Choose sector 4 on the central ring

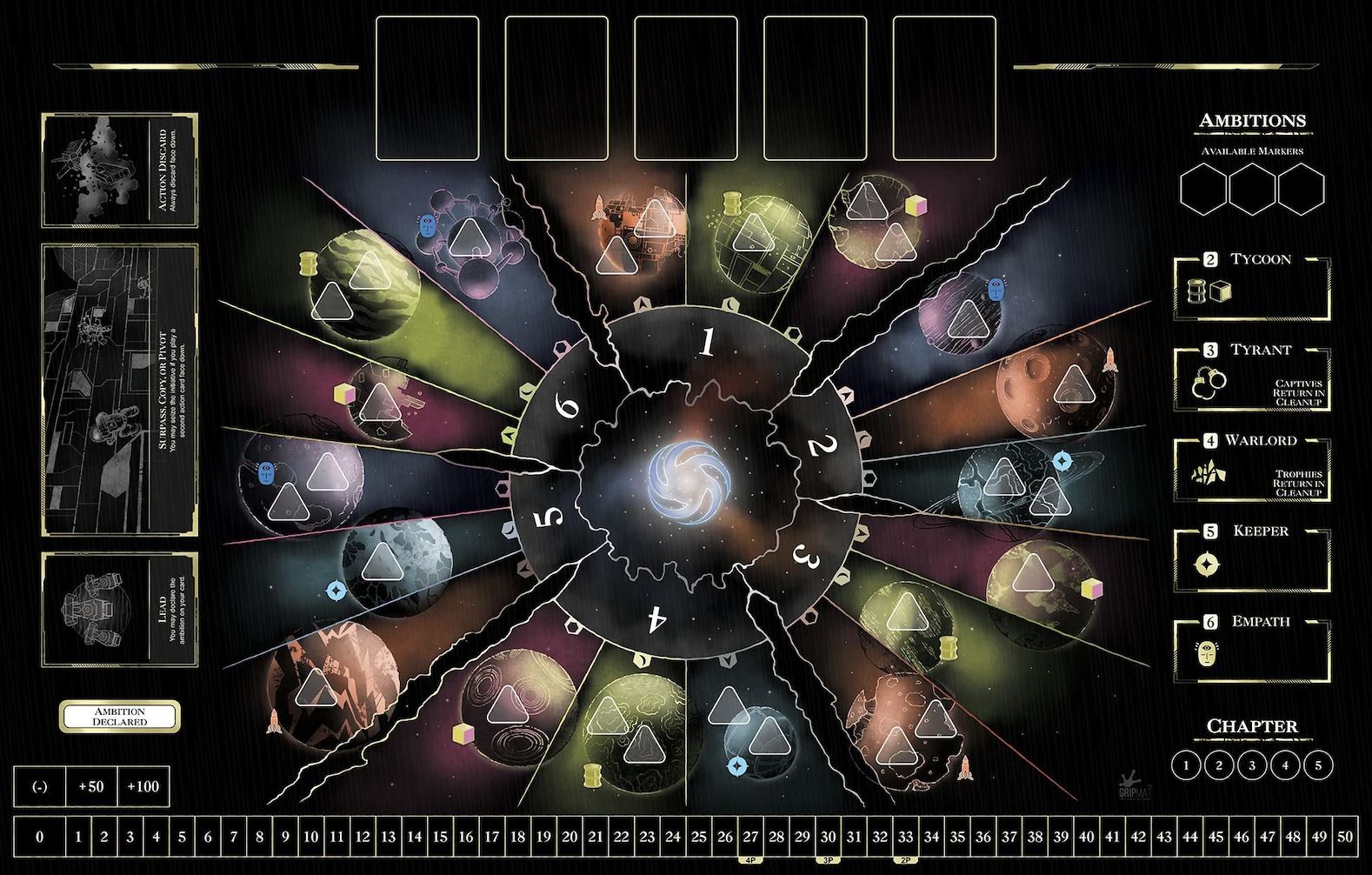coord(658,619)
